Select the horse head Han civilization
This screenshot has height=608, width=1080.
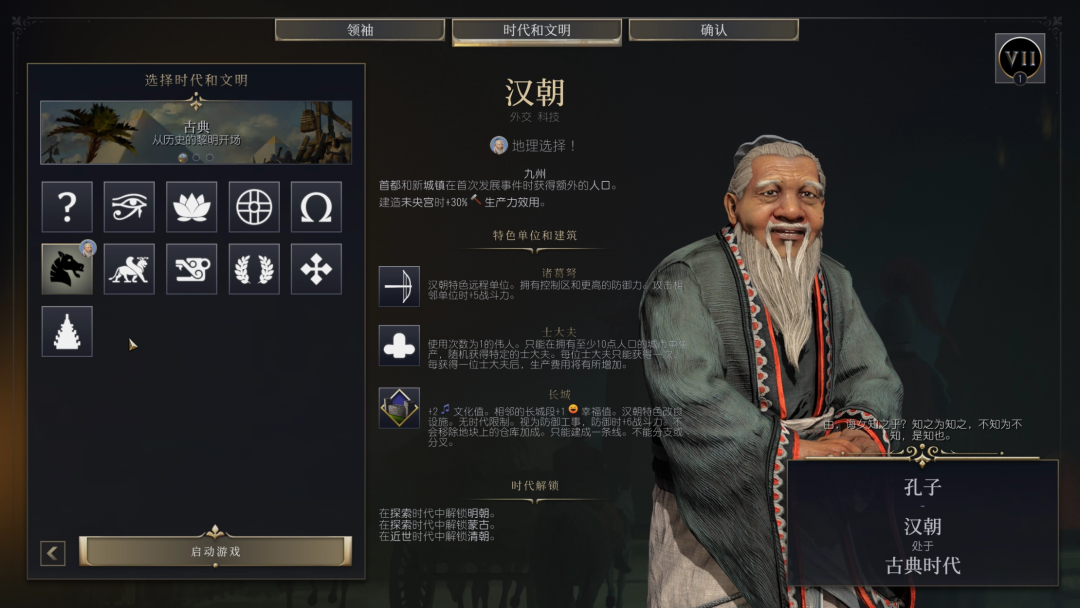pos(67,269)
